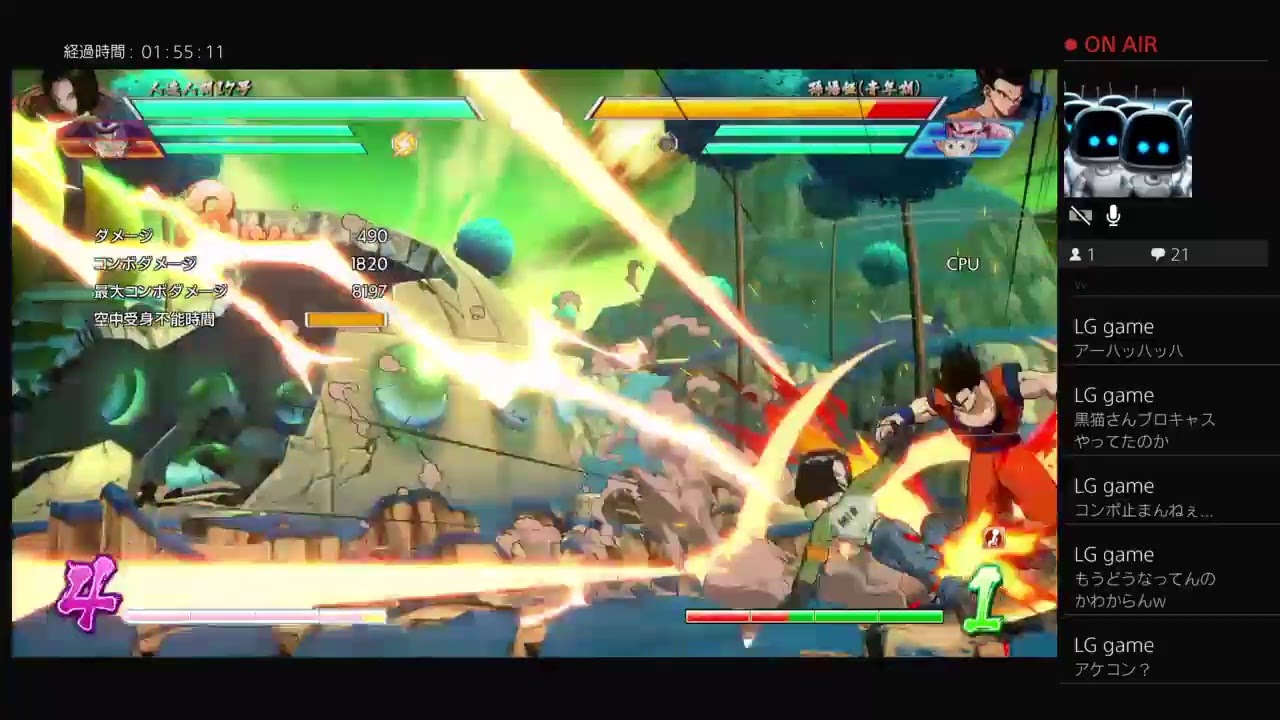Click the CPU label above Gohan

point(962,264)
